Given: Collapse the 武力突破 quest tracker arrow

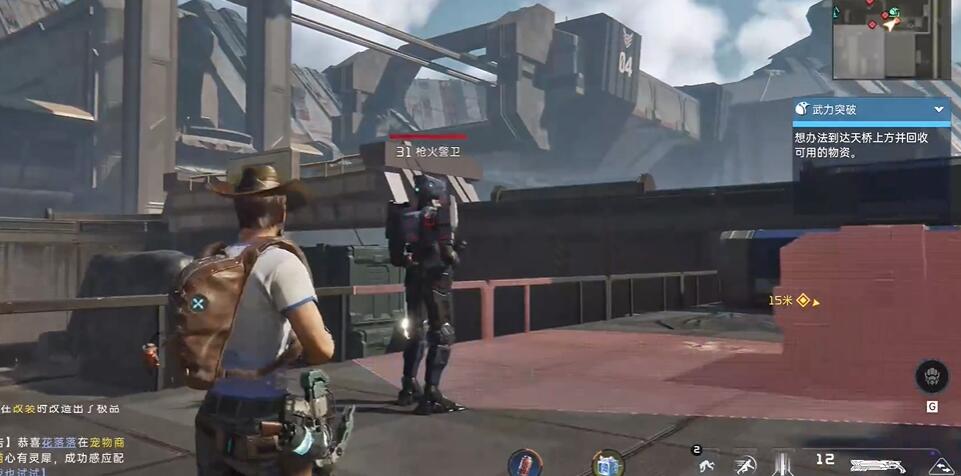Looking at the screenshot, I should (x=939, y=108).
